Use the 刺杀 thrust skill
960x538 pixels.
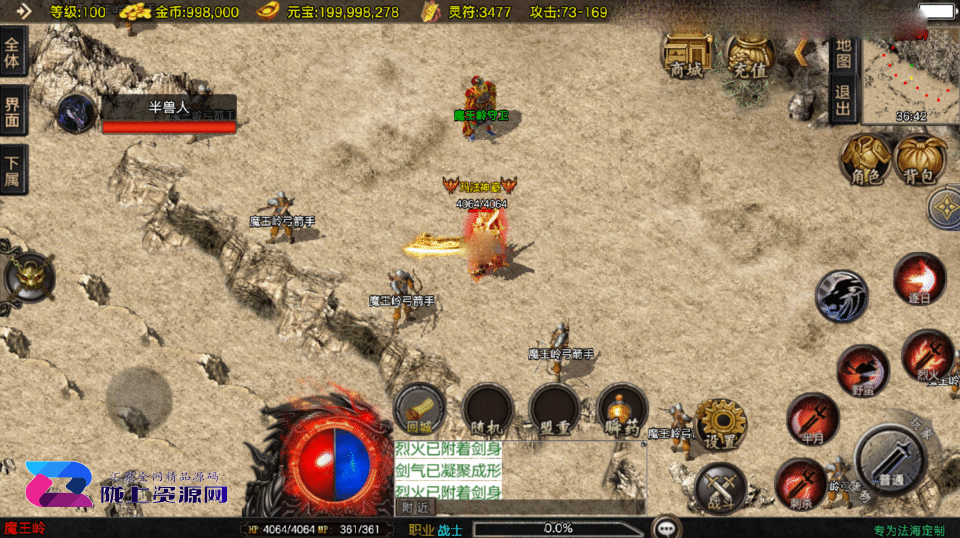coord(800,483)
